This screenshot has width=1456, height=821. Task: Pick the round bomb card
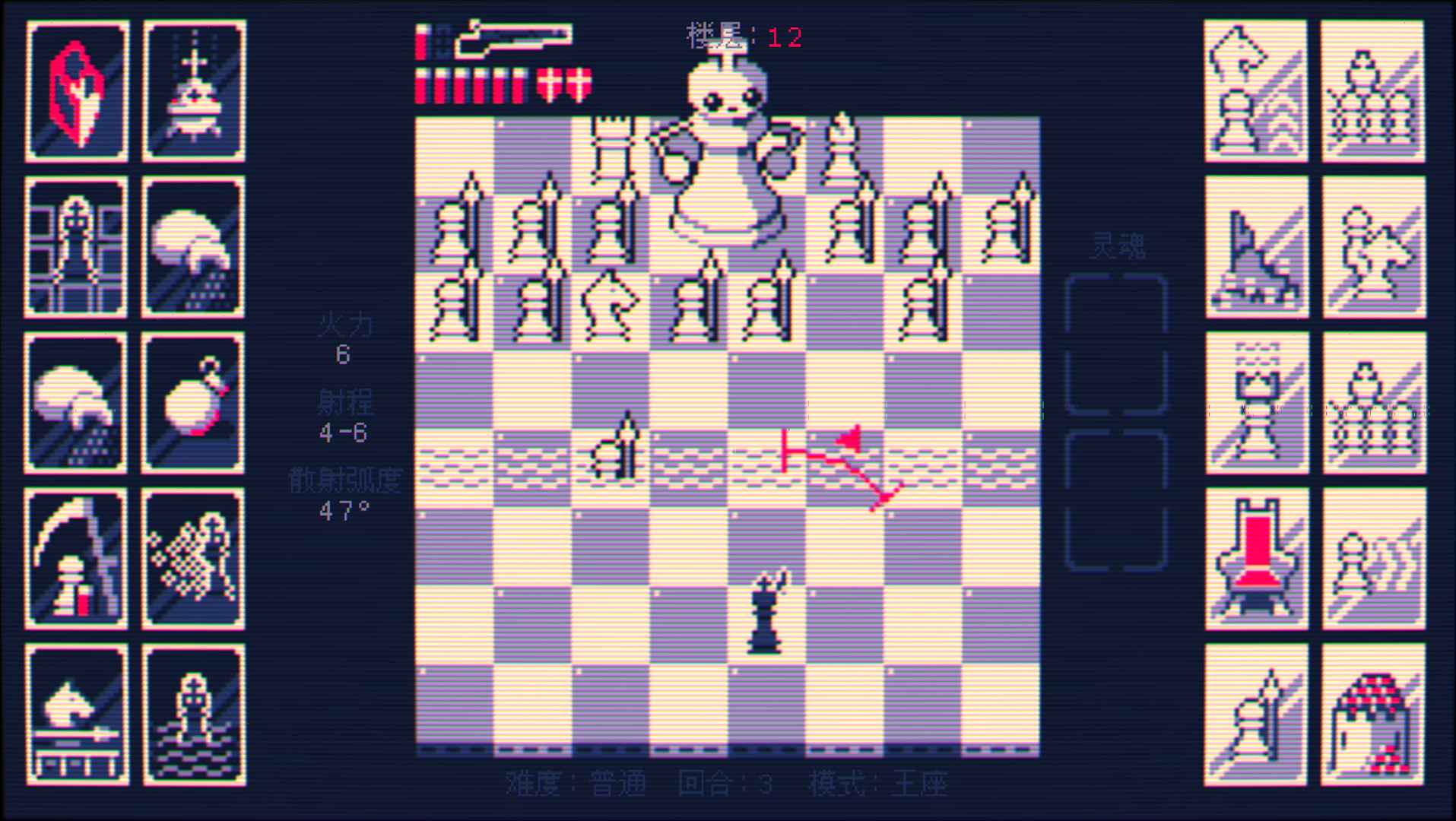point(194,403)
